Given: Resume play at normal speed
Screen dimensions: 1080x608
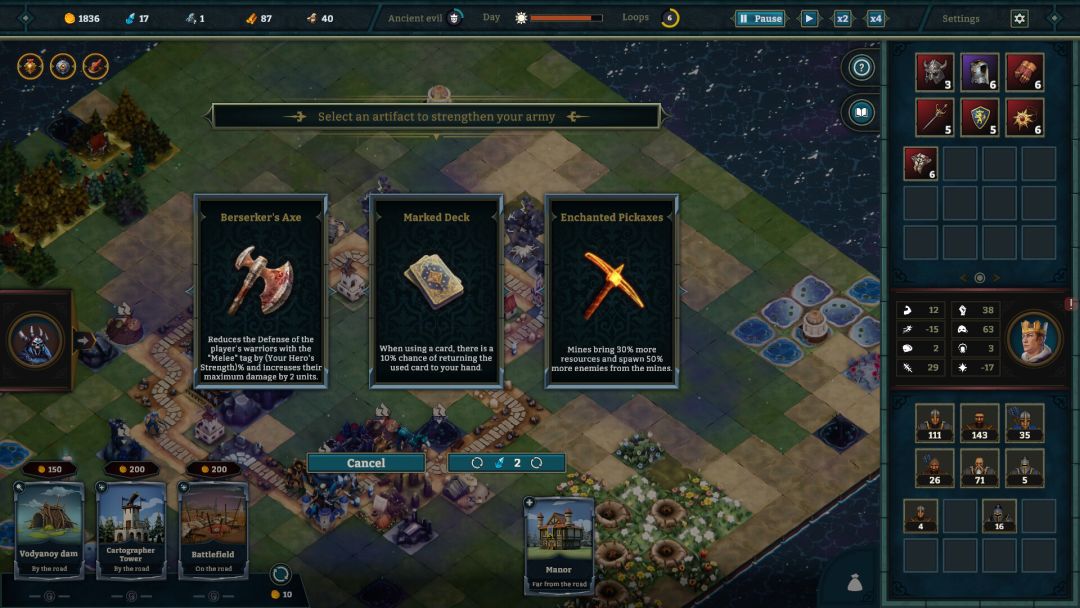Looking at the screenshot, I should 809,18.
